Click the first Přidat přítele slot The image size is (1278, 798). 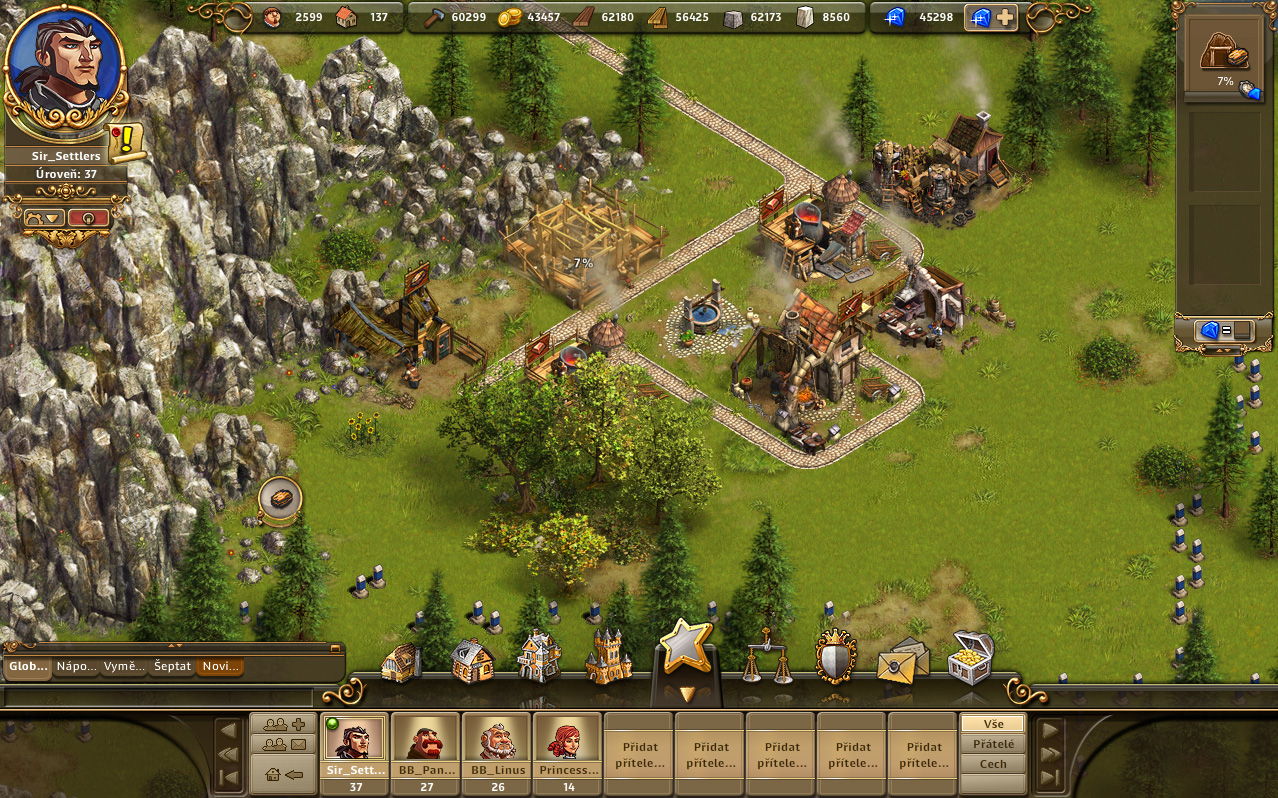coord(640,754)
